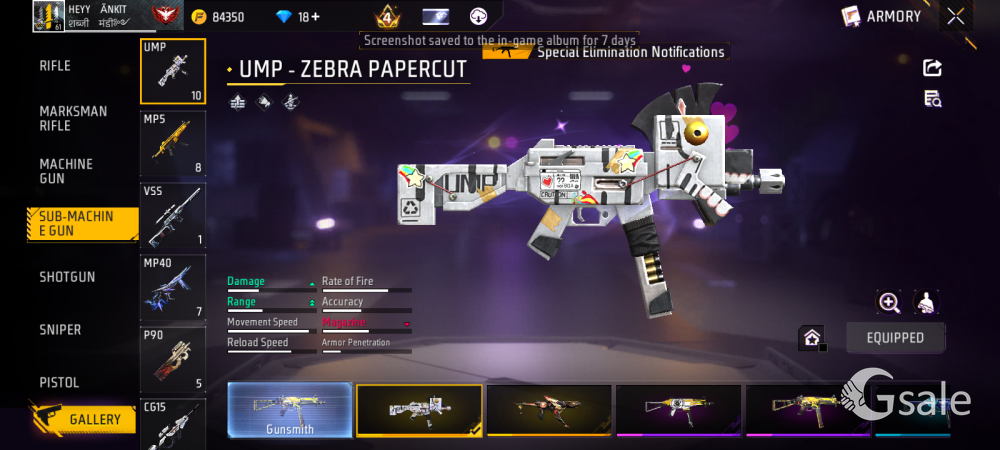
Task: Click the home icon beside Equipped
Action: click(811, 338)
